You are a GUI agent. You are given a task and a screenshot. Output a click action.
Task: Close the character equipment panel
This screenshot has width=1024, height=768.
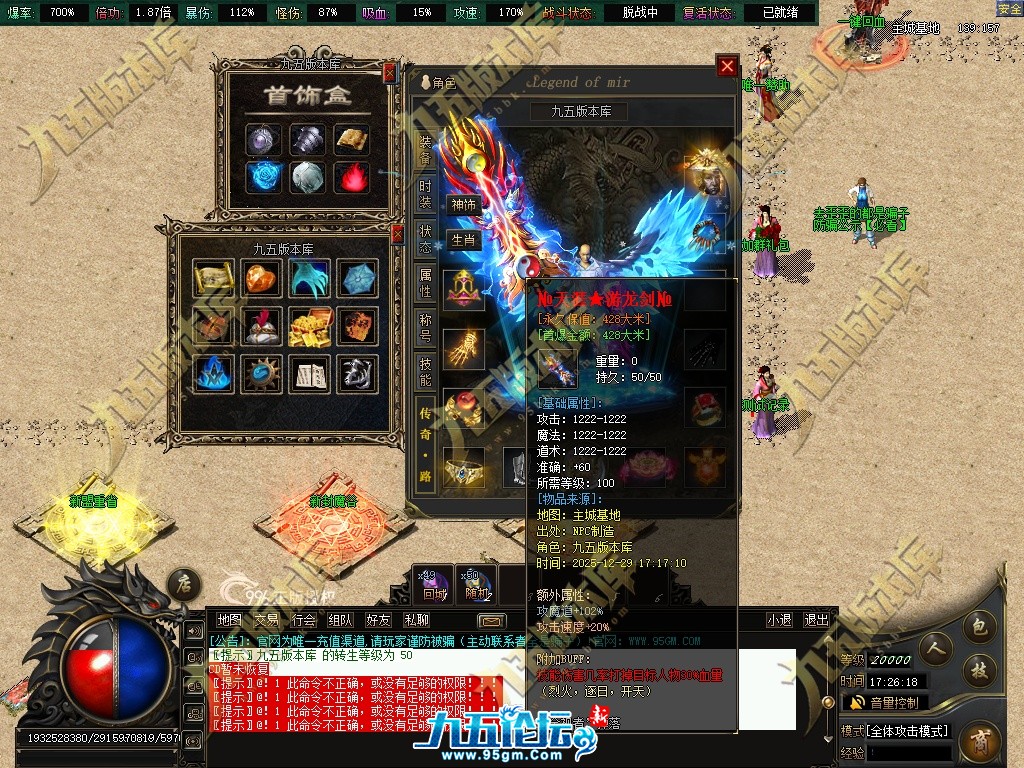point(727,67)
